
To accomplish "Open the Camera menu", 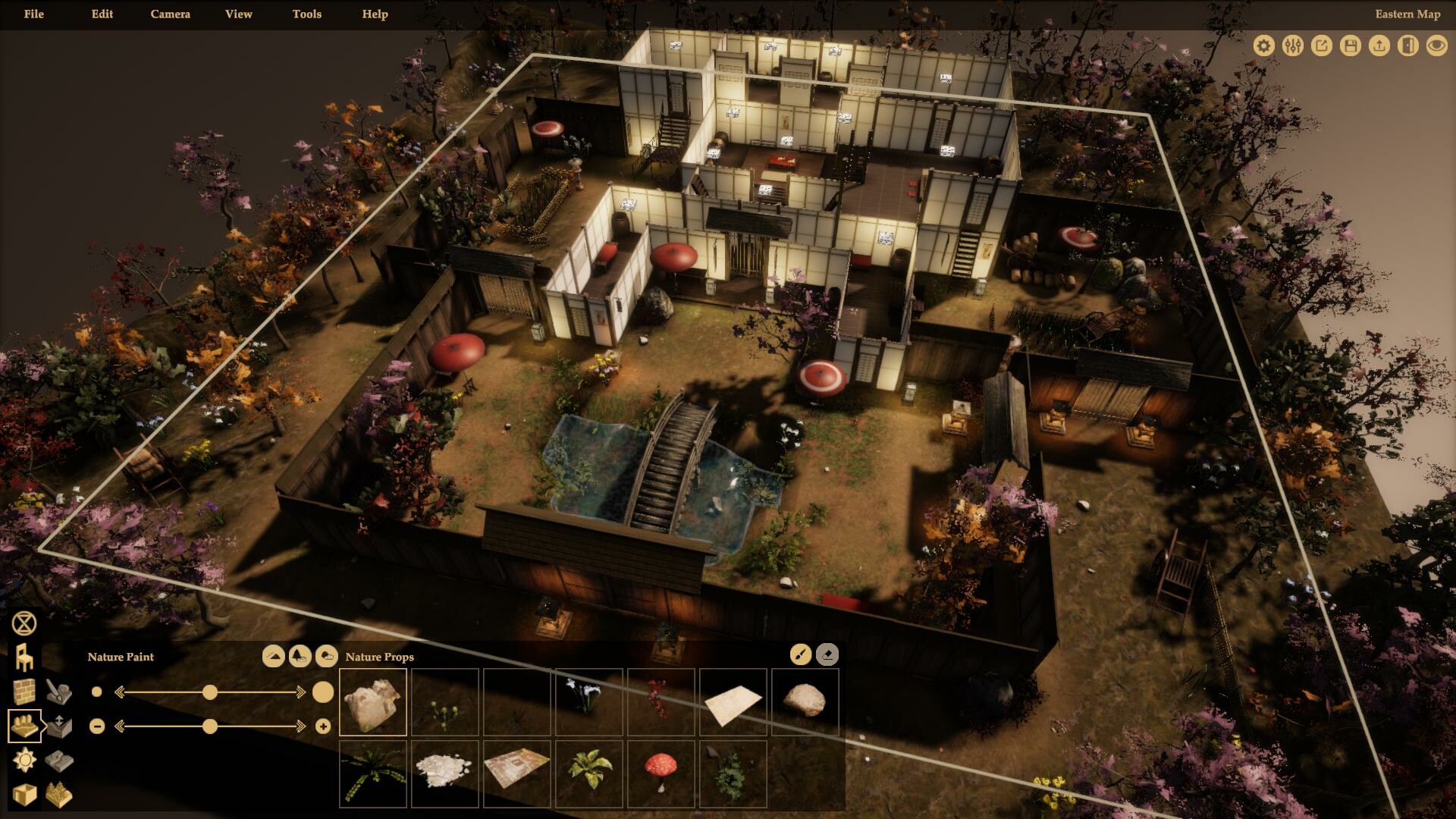I will click(x=170, y=14).
